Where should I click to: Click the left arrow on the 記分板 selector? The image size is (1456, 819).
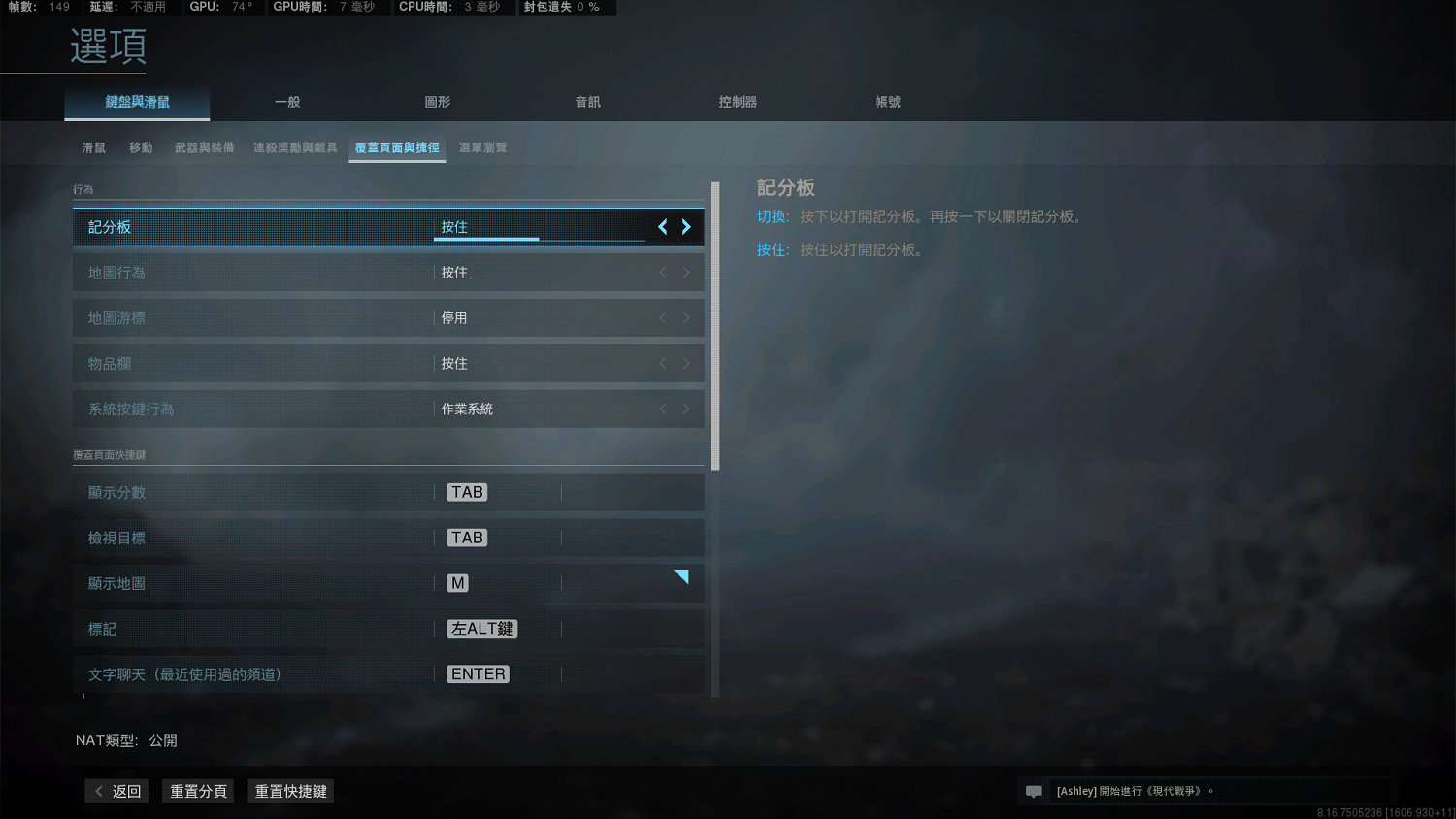click(x=662, y=226)
